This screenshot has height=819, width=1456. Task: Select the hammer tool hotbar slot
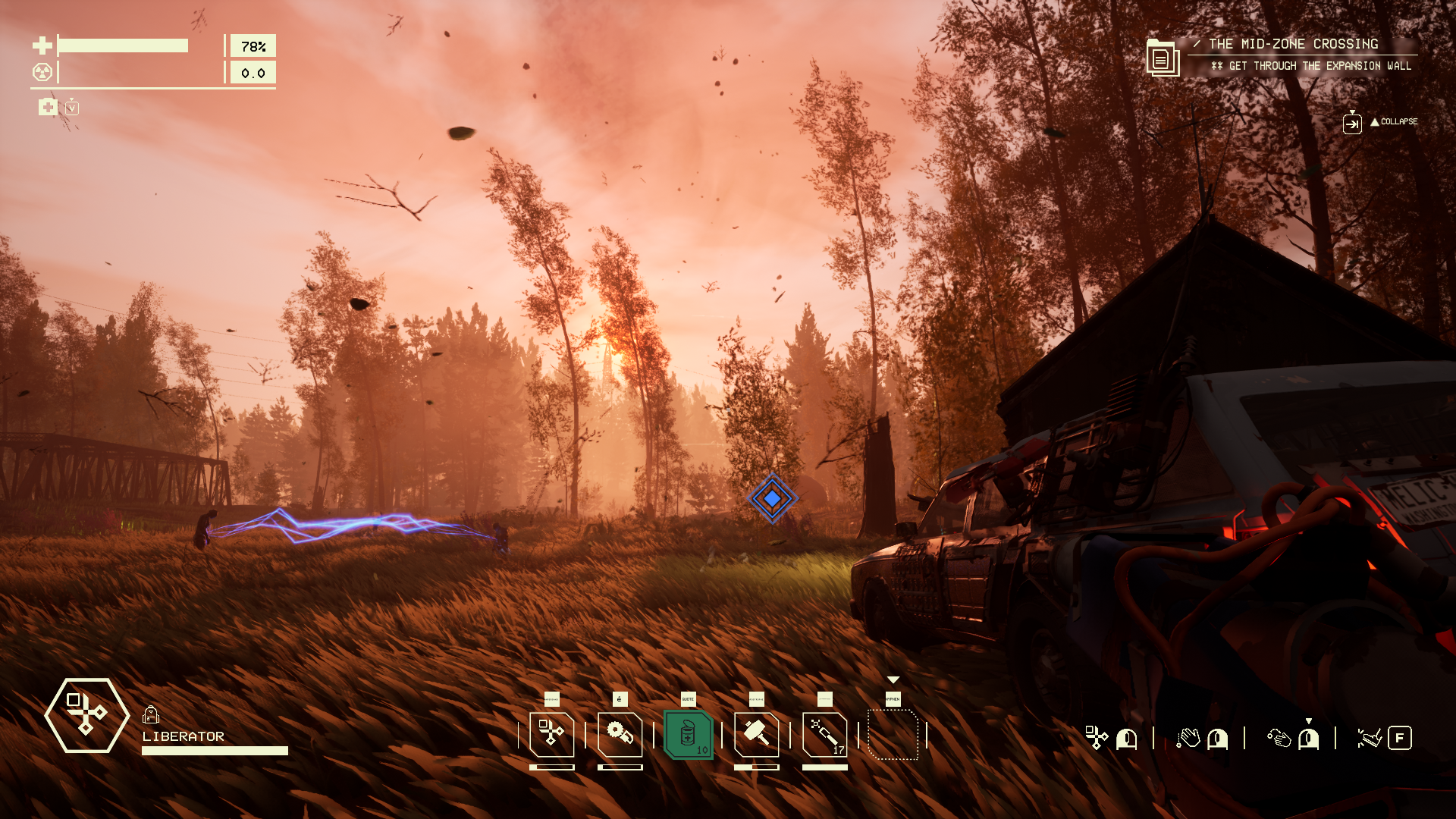[x=756, y=734]
